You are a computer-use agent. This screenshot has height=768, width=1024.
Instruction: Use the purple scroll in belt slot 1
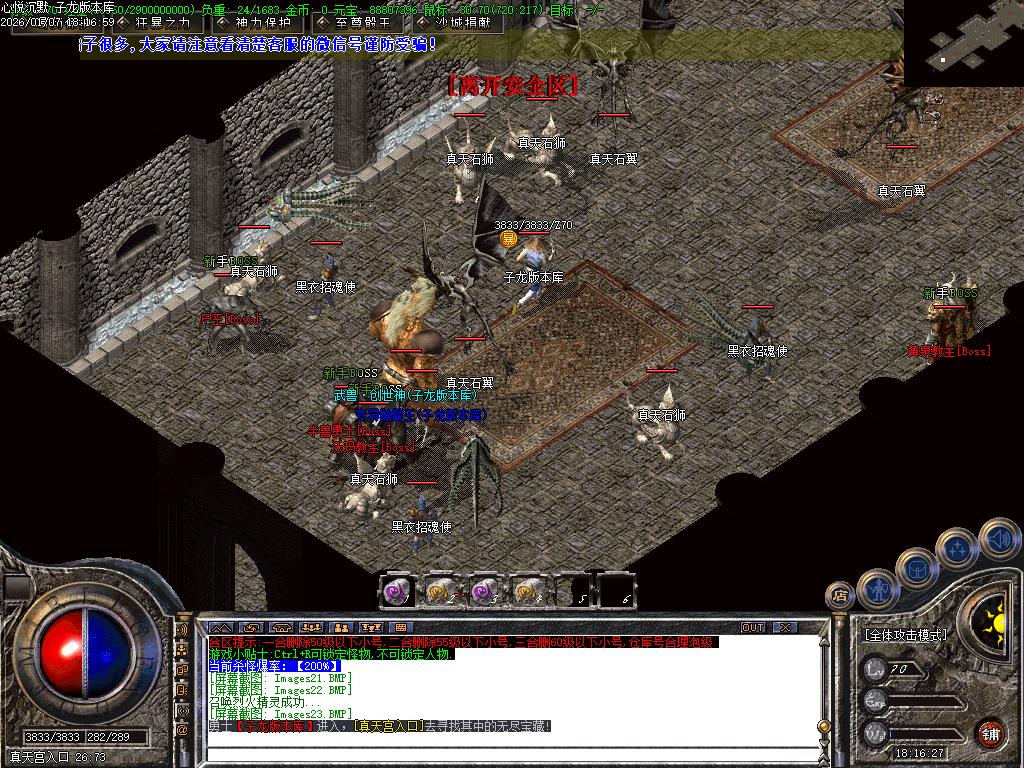[395, 592]
